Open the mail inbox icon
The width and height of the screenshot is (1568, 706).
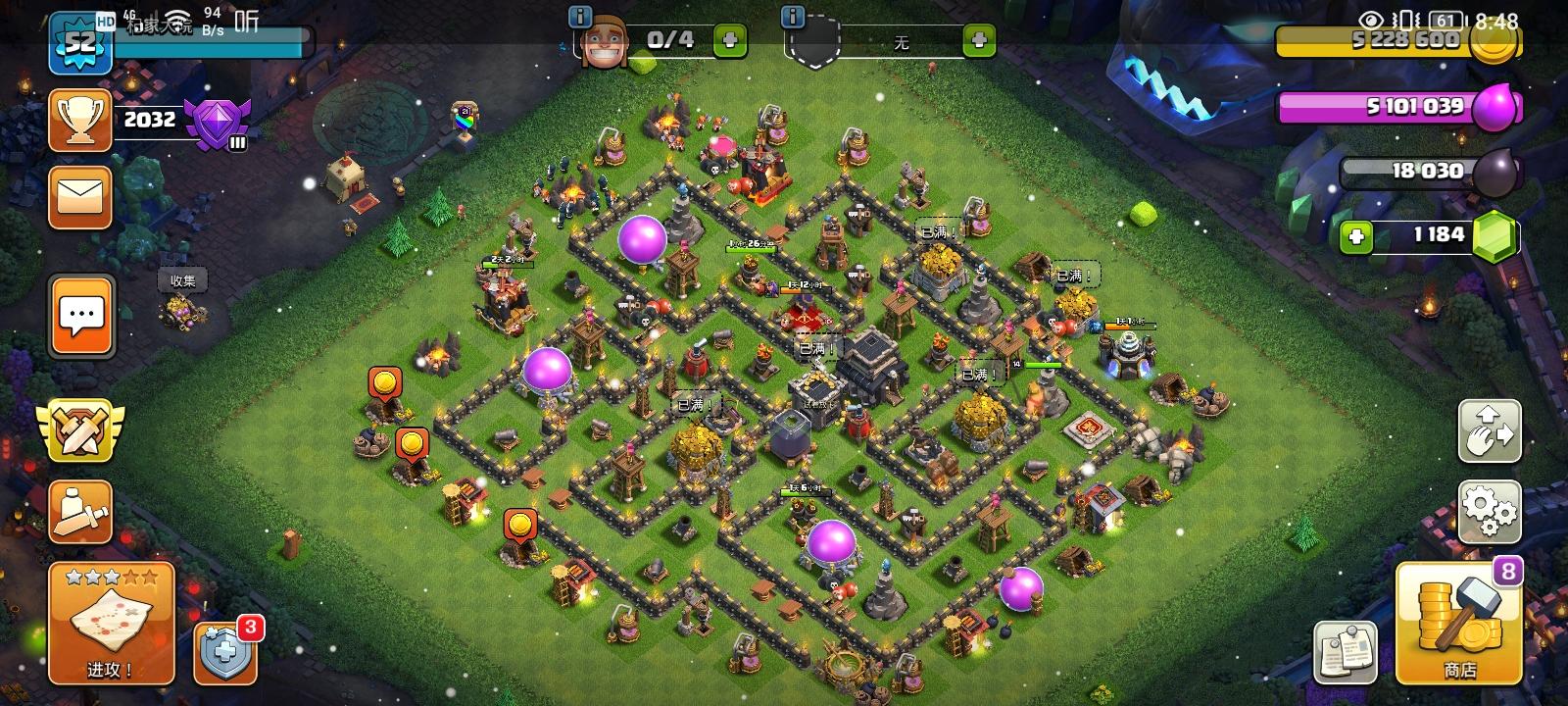click(x=80, y=196)
